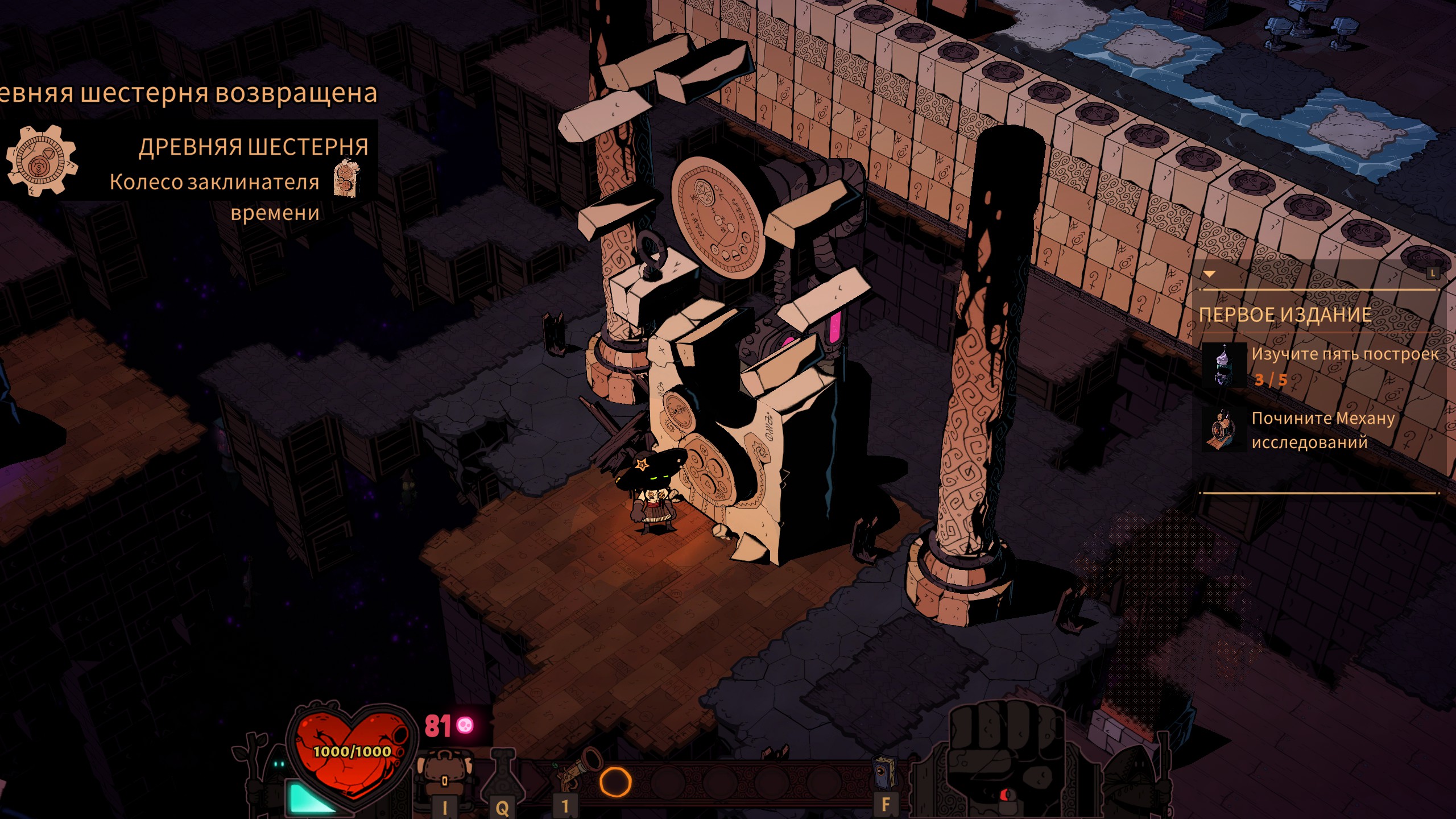Viewport: 1456px width, 819px height.
Task: Click the "ПЕРВОЕ ИЗДАНИЕ" quest title
Action: click(1285, 315)
